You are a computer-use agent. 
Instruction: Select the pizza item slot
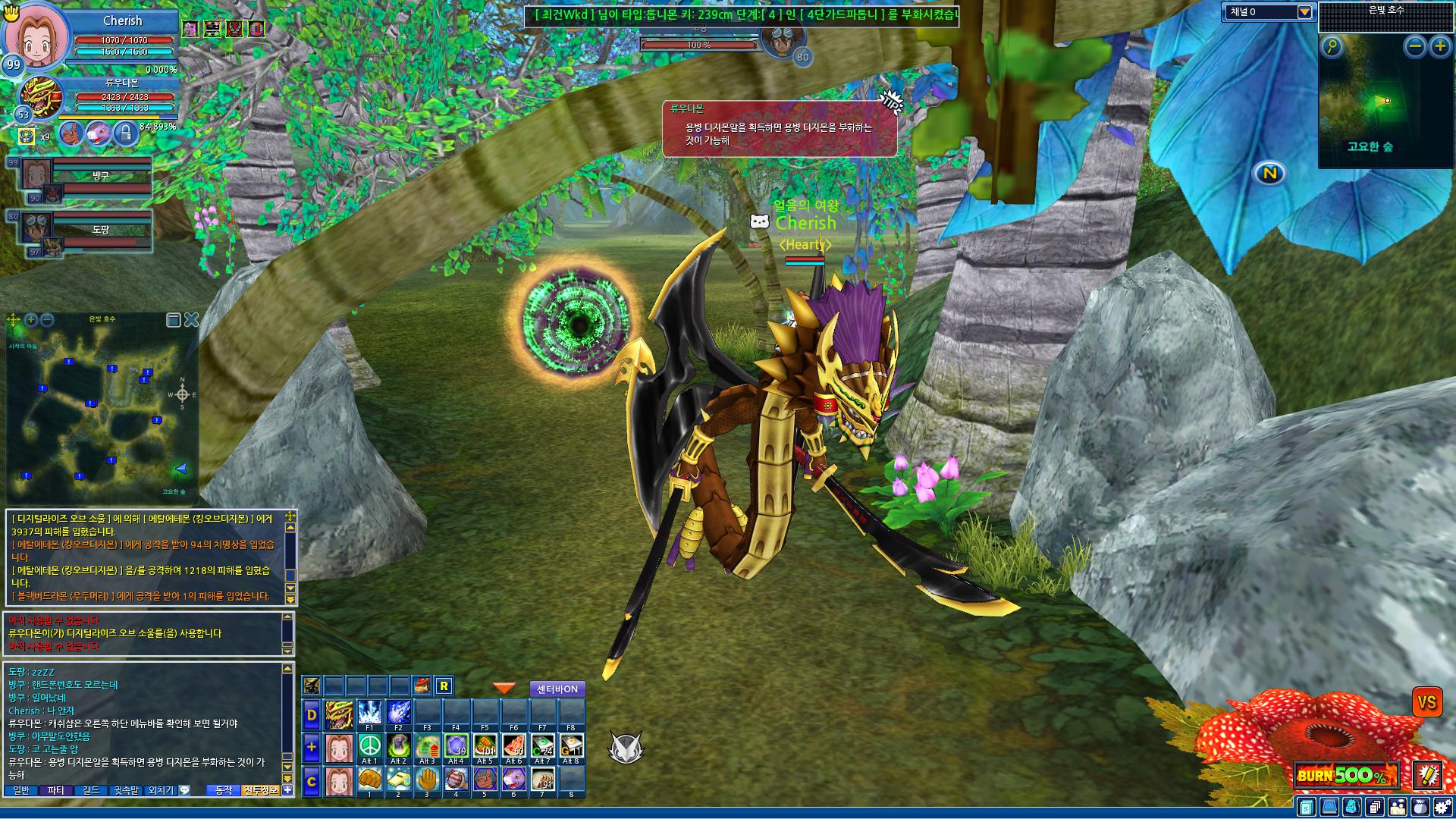click(x=513, y=745)
